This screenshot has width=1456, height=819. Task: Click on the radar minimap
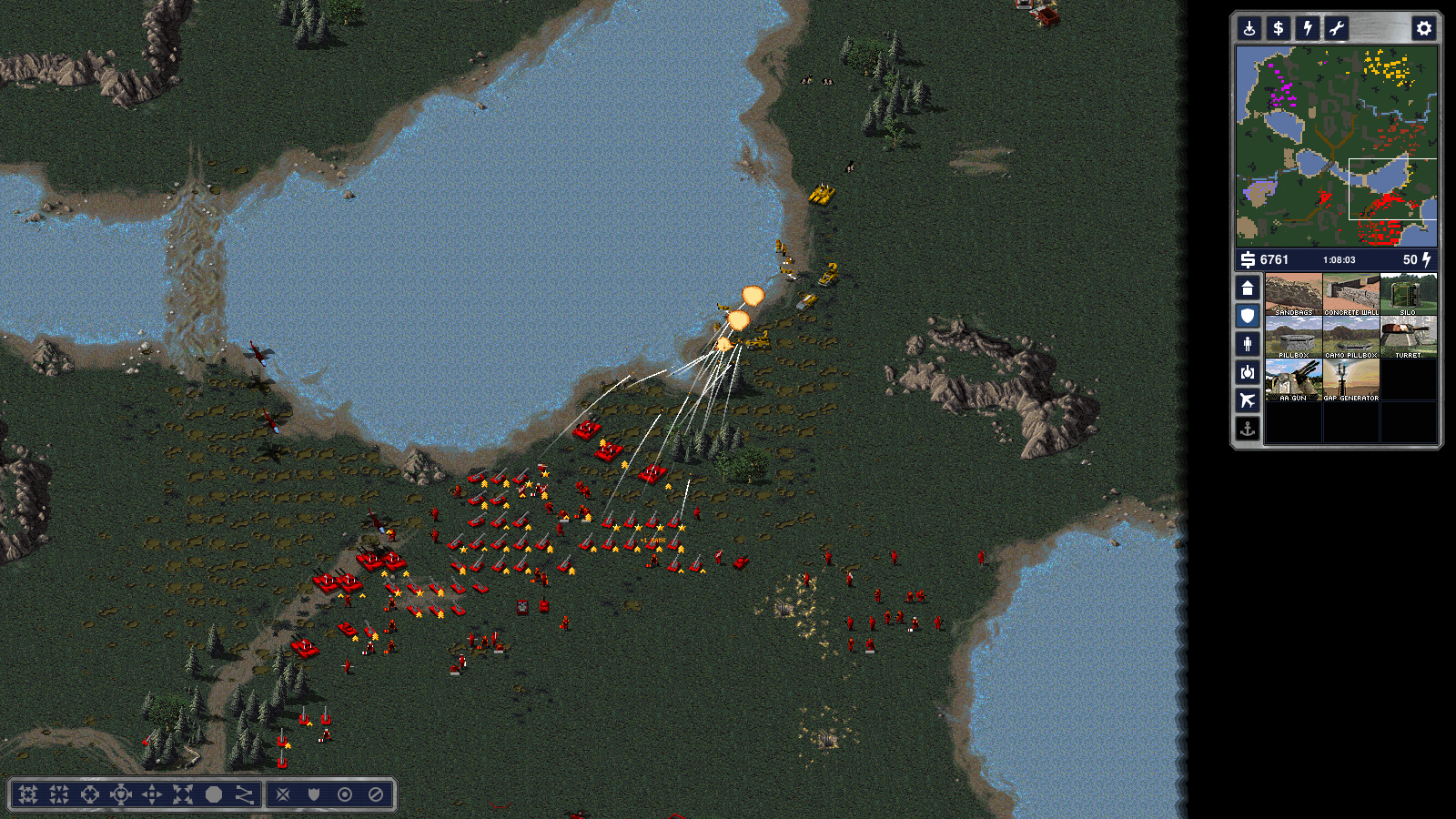point(1336,146)
